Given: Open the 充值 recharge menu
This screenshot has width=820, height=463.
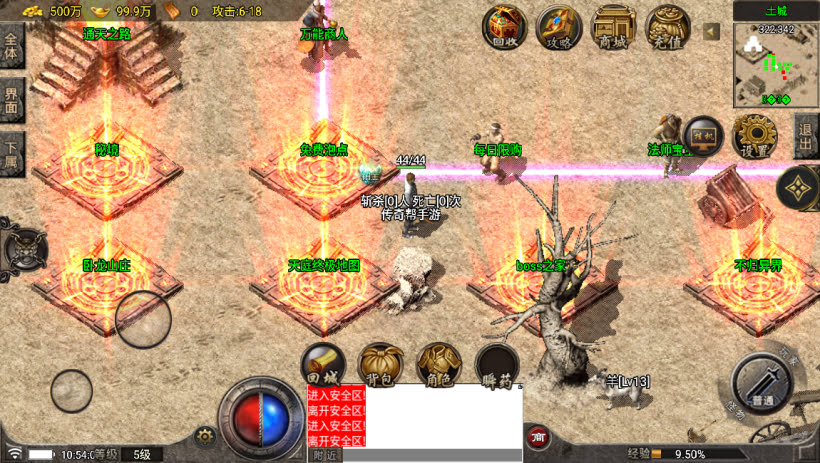Looking at the screenshot, I should tap(668, 27).
